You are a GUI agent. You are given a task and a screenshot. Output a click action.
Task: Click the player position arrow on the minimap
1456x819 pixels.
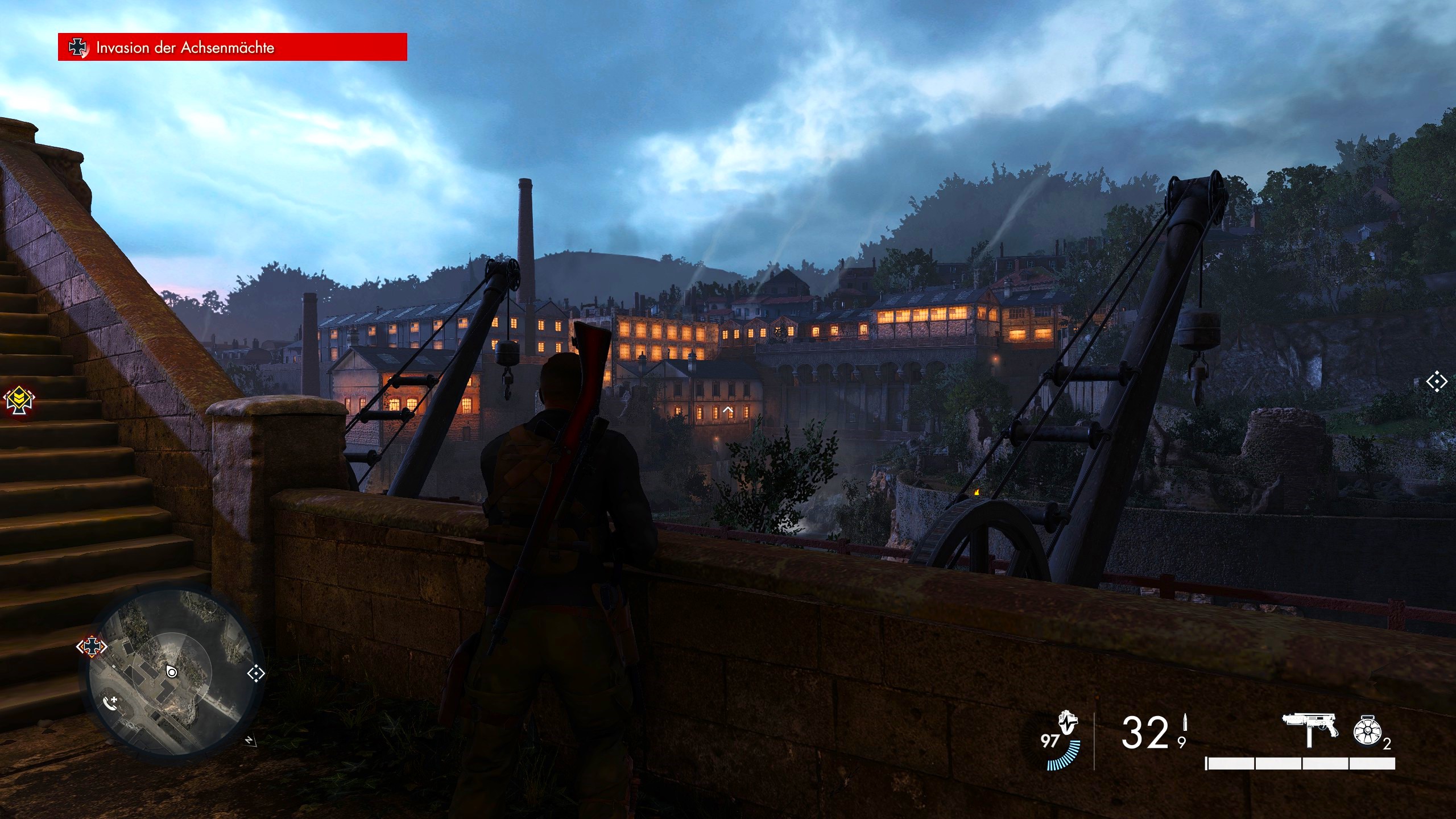(171, 672)
